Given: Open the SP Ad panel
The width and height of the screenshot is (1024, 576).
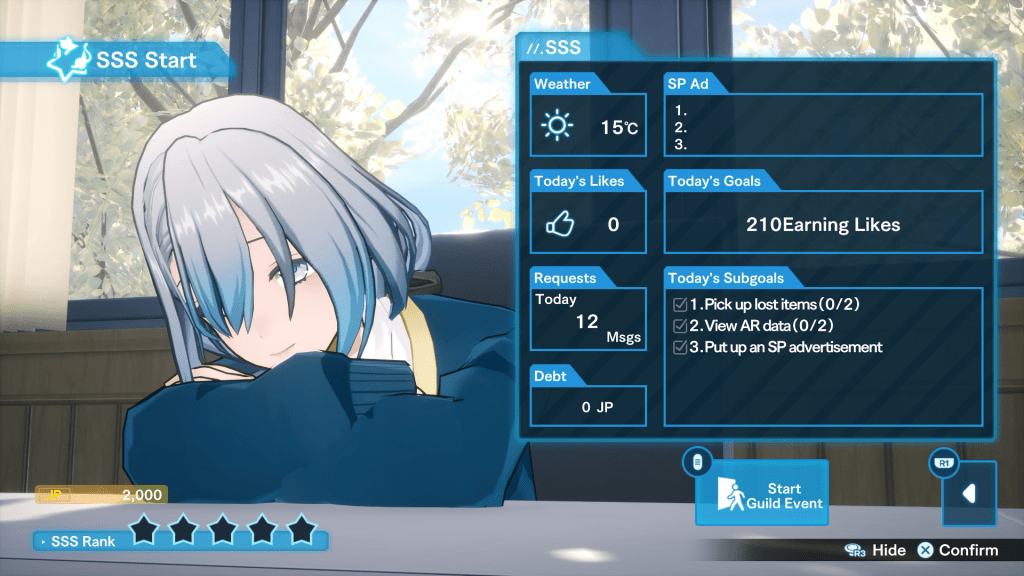Looking at the screenshot, I should coord(823,124).
